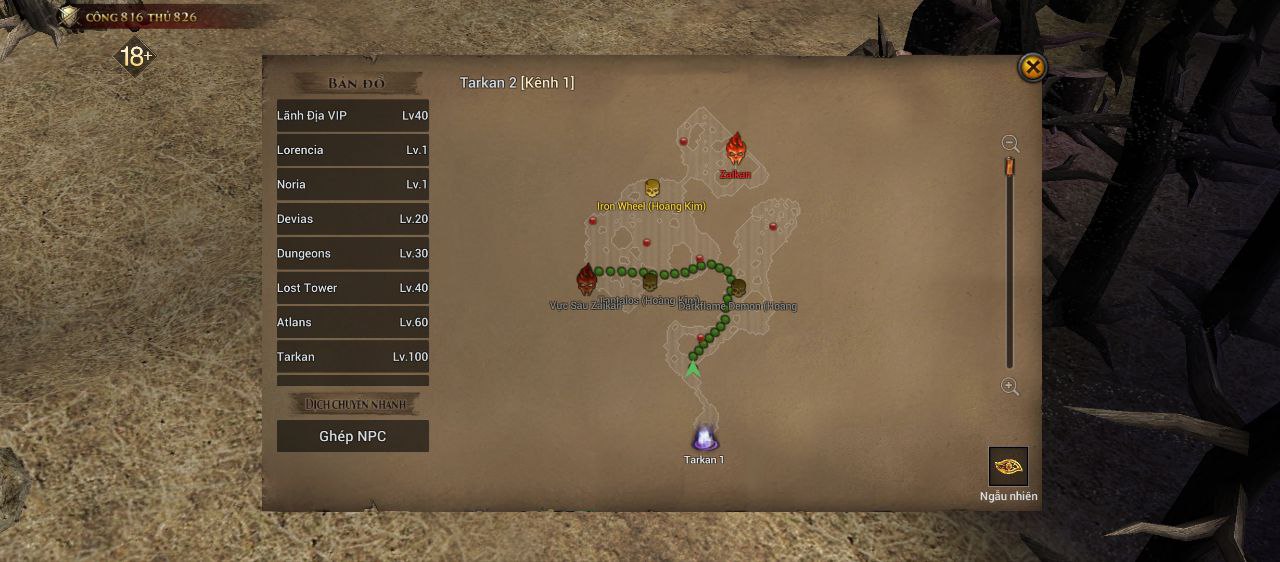Close the map window
The height and width of the screenshot is (562, 1280).
tap(1031, 68)
